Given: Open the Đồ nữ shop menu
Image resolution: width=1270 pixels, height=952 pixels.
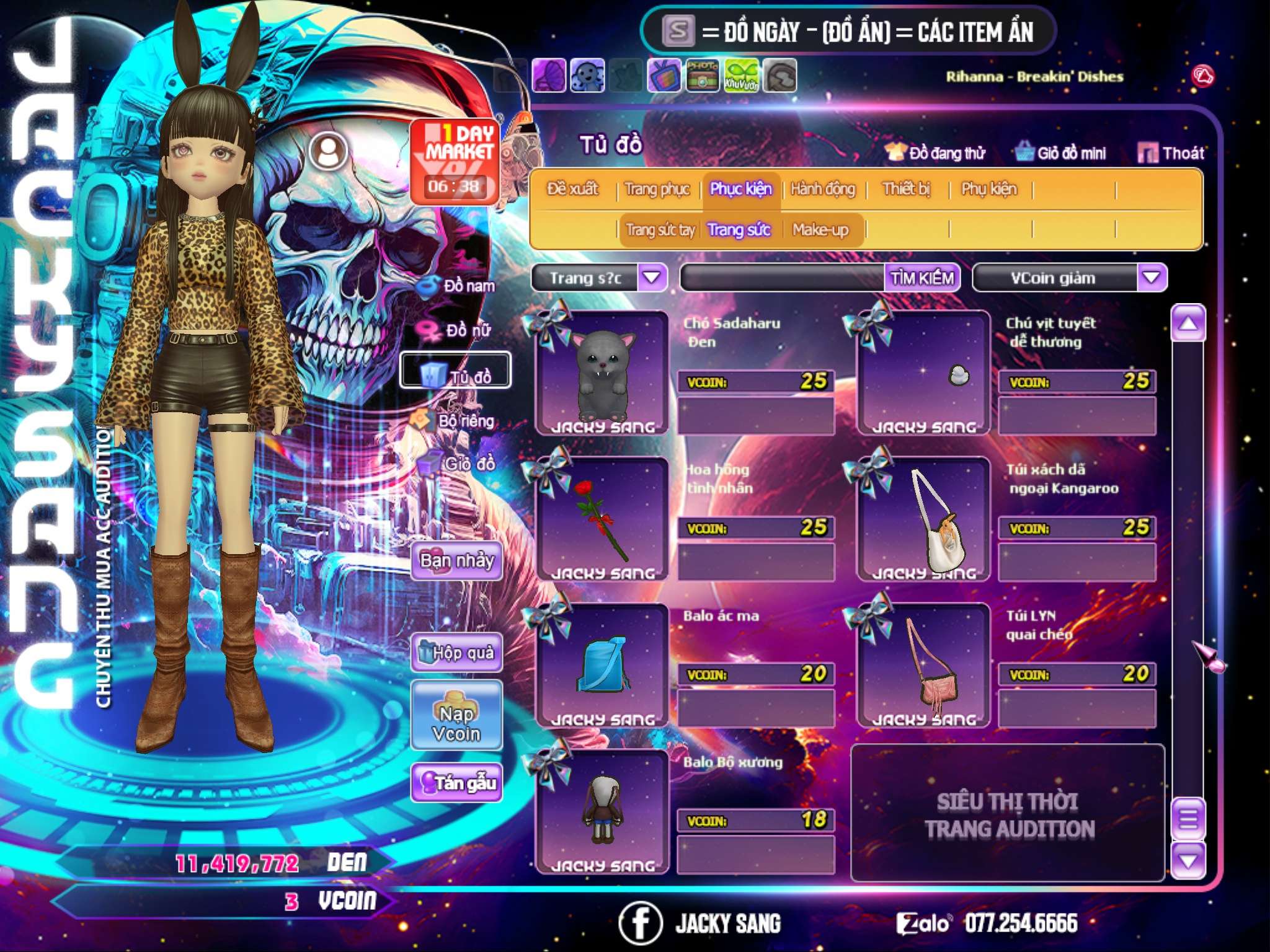Looking at the screenshot, I should [x=459, y=330].
